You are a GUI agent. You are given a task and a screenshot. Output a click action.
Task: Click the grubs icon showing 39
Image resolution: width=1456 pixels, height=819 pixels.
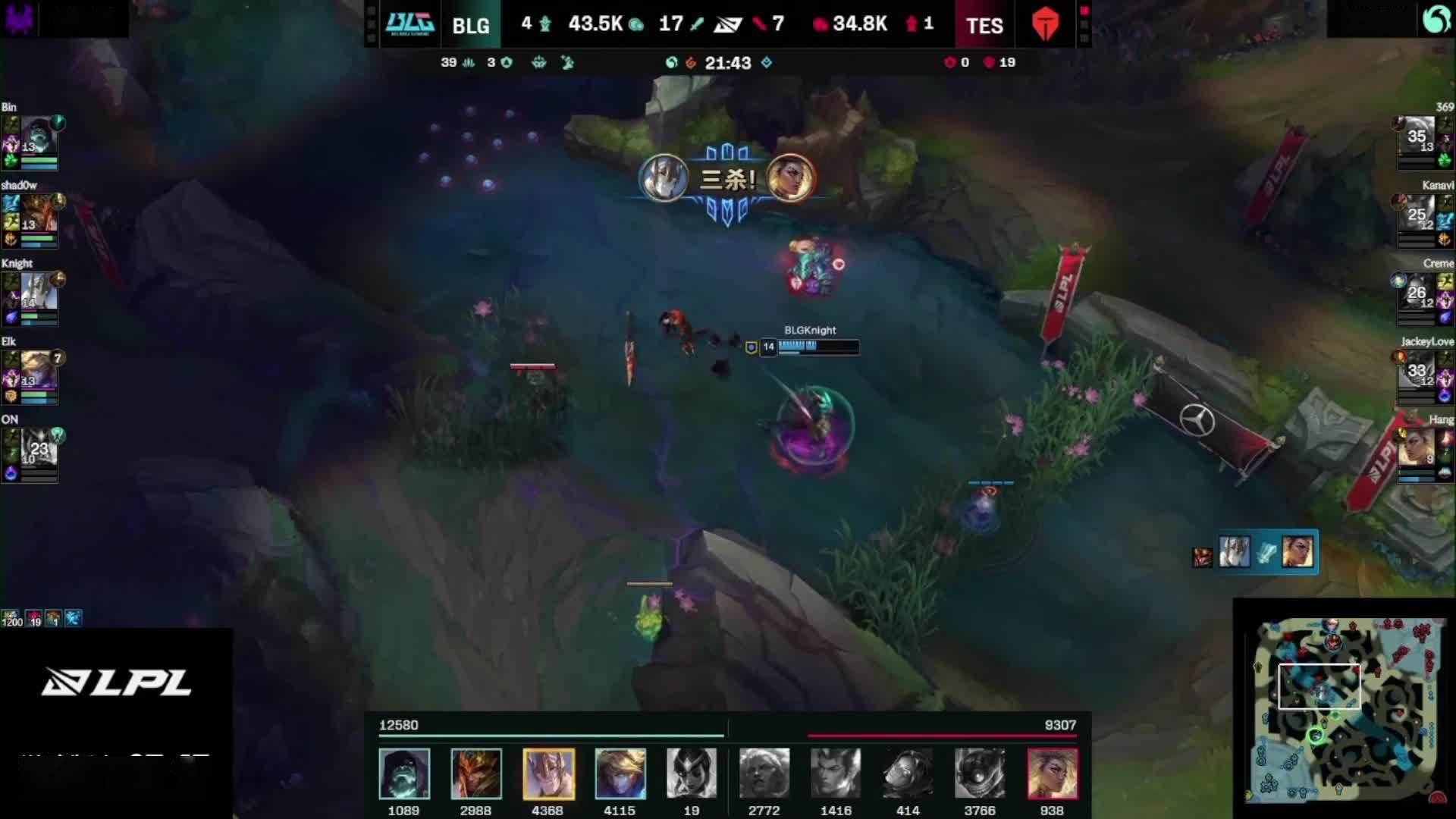(x=468, y=63)
